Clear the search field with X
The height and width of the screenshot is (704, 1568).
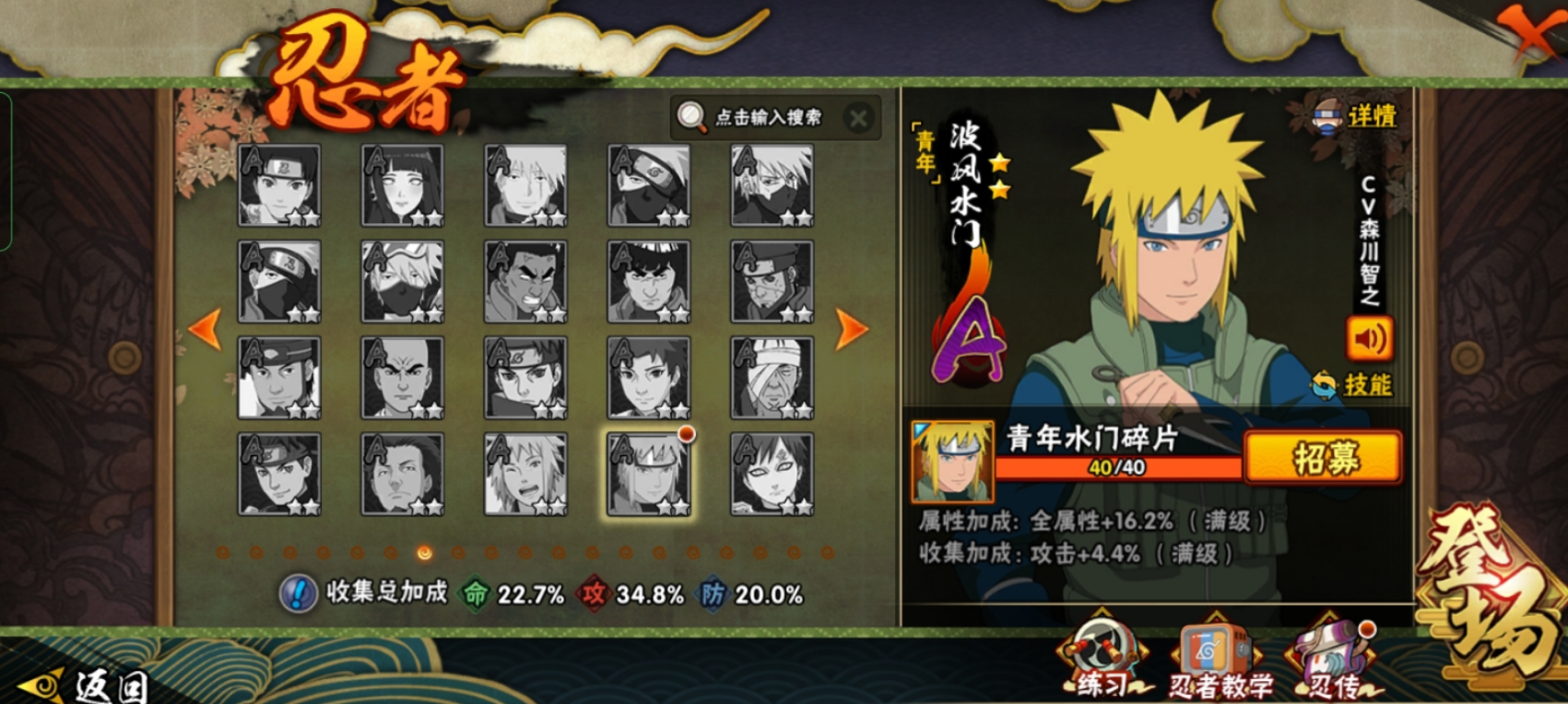point(858,118)
